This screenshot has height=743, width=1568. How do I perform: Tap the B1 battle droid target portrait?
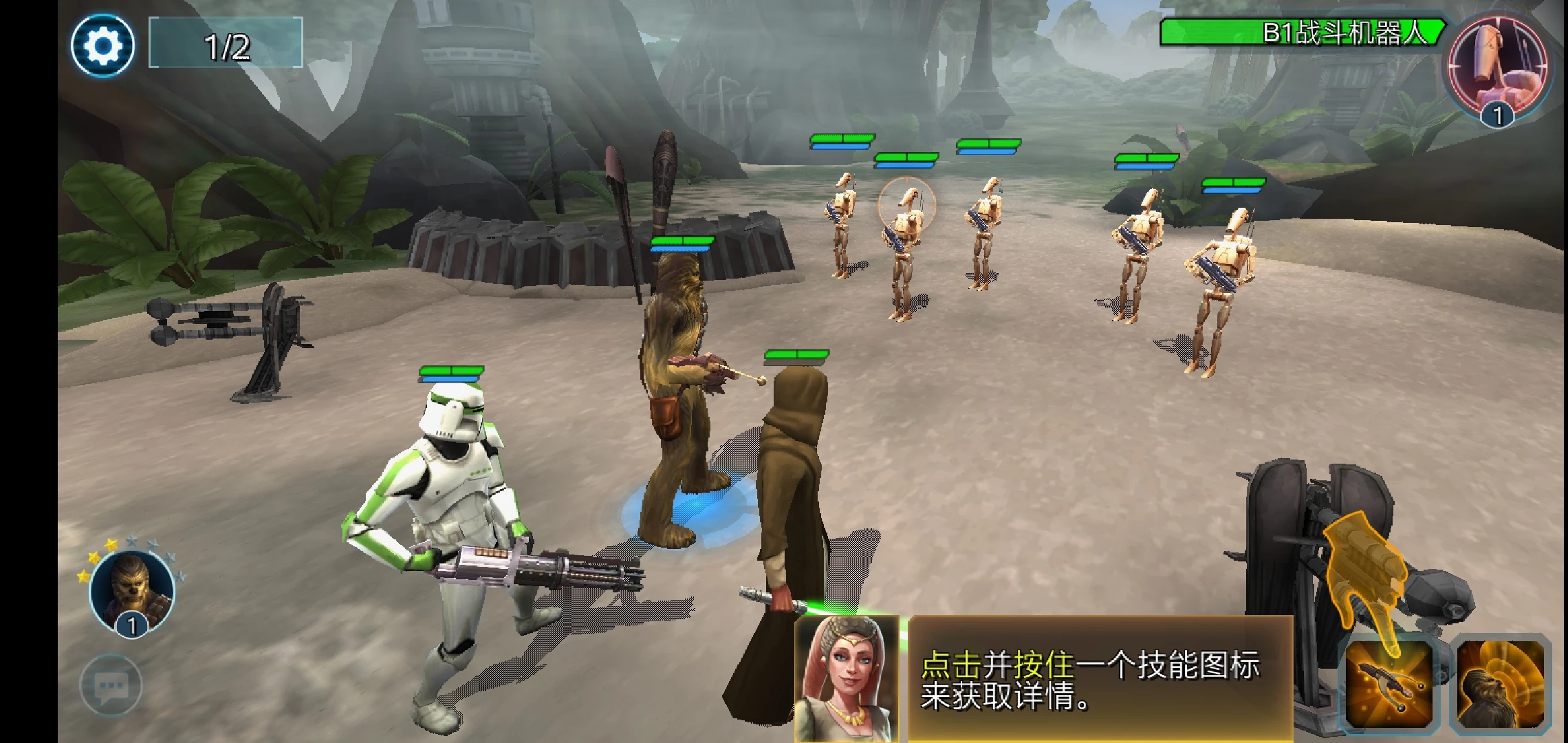click(1498, 67)
